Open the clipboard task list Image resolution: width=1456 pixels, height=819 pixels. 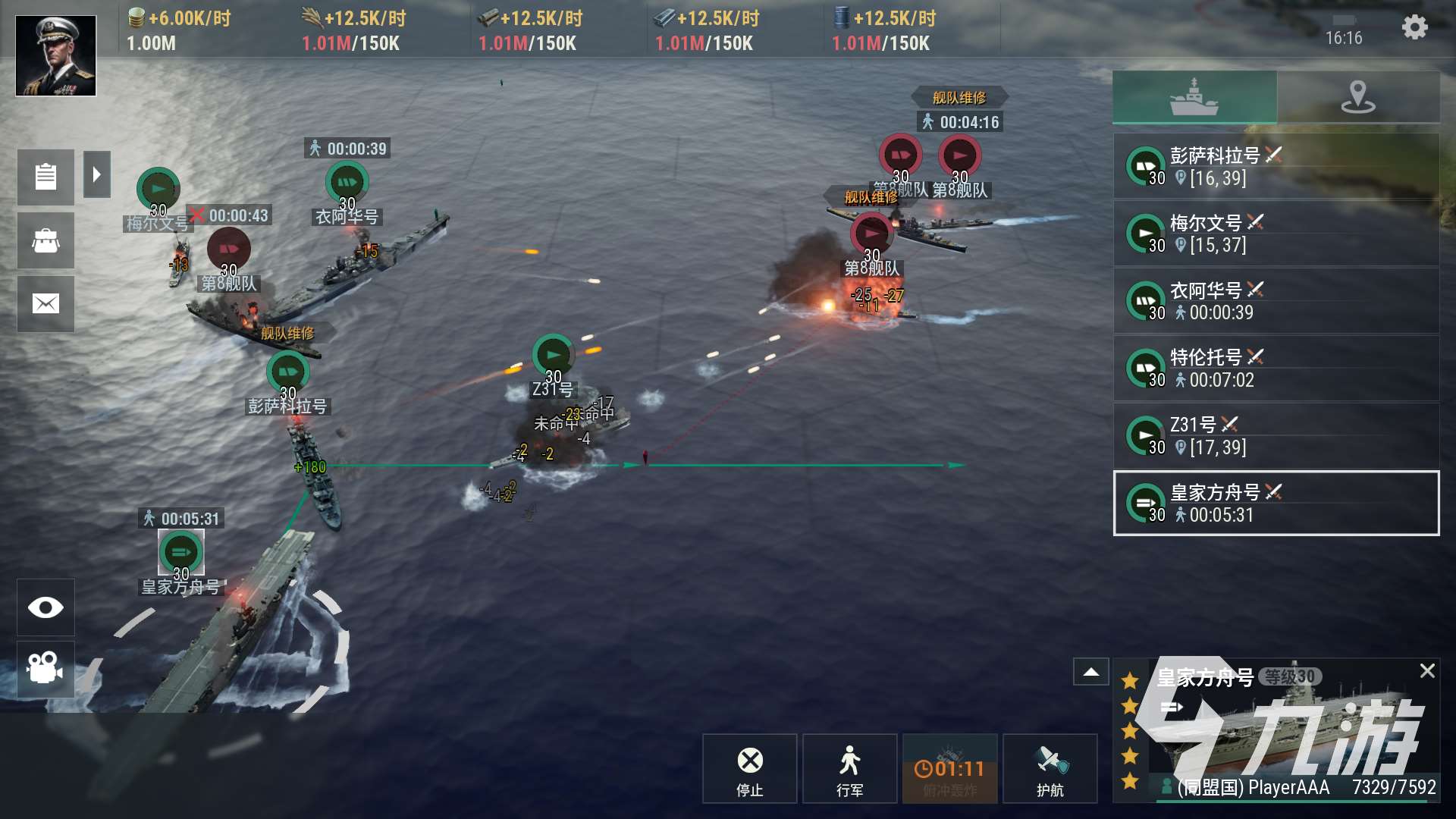[45, 177]
